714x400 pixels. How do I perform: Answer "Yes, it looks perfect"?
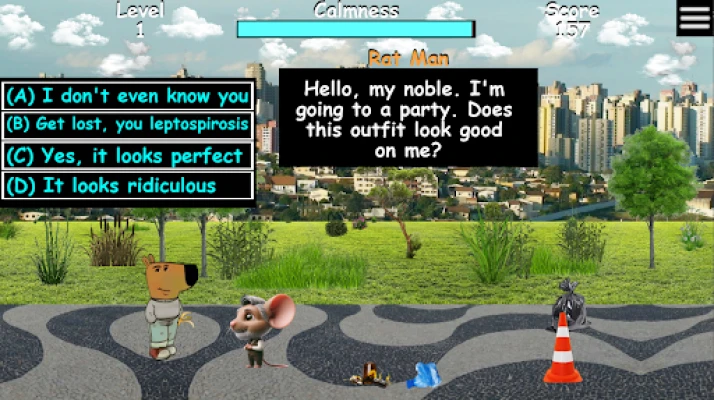[x=127, y=156]
